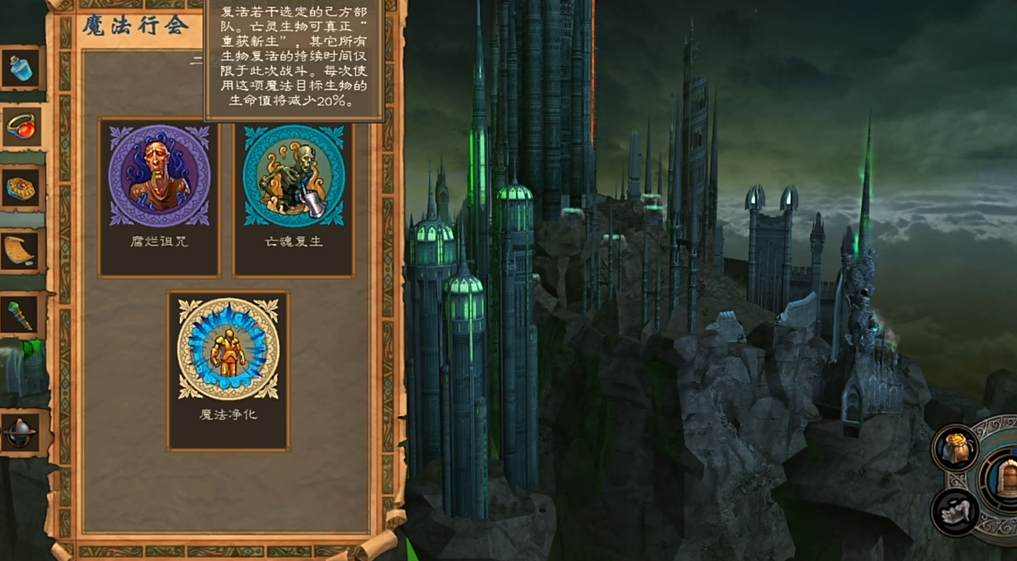Select the 腐烂诅咒 spell card
The image size is (1017, 561).
pyautogui.click(x=159, y=197)
